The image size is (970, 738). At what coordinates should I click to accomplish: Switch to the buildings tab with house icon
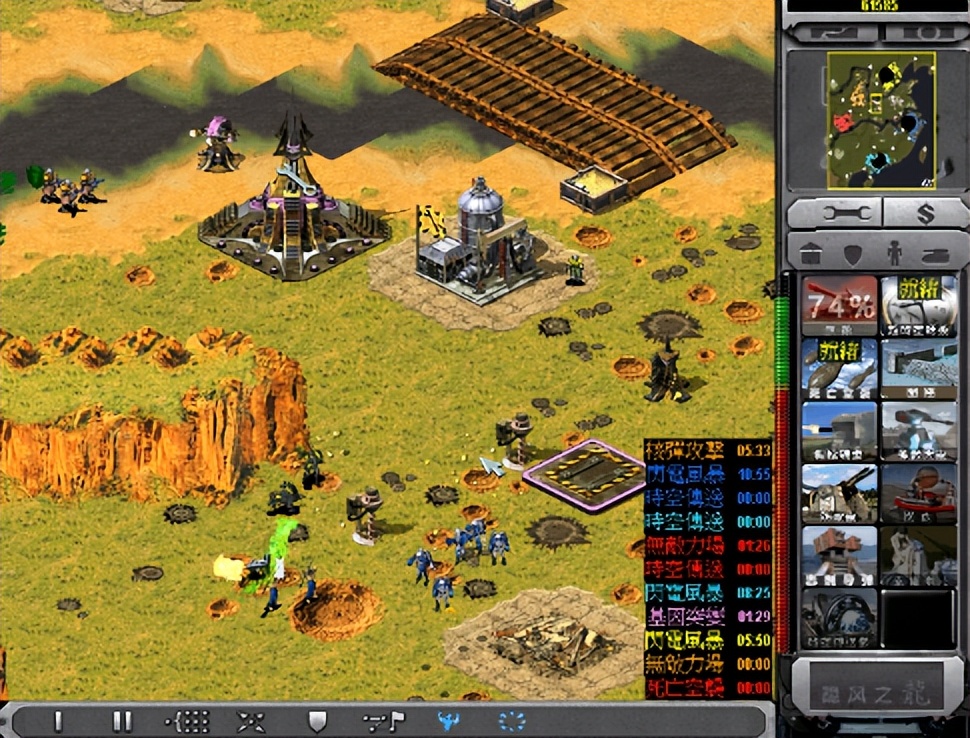click(811, 254)
